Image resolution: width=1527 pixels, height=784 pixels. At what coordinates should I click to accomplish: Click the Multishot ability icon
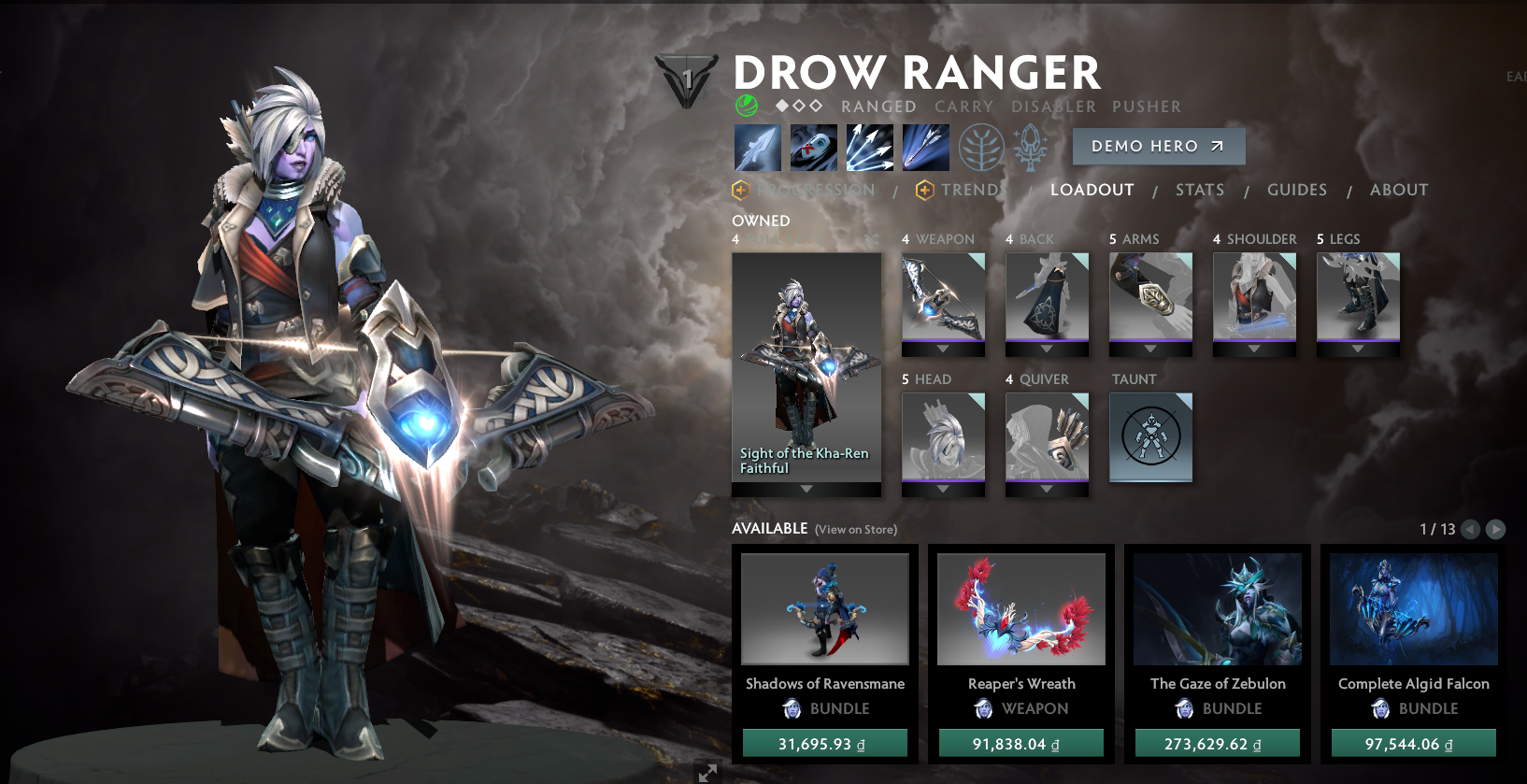(x=869, y=147)
